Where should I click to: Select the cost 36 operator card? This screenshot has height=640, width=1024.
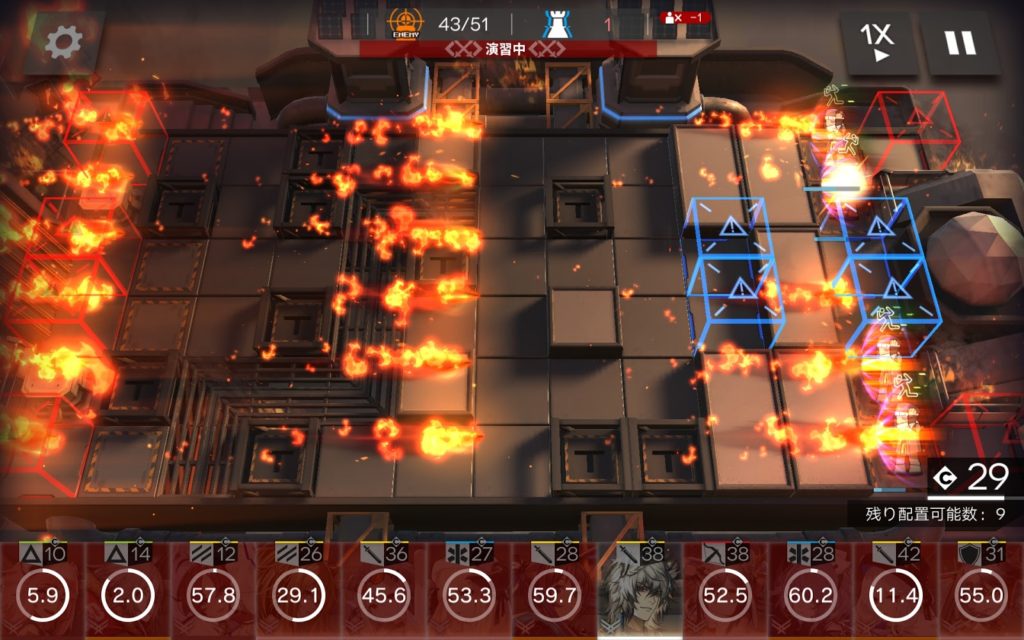click(383, 592)
